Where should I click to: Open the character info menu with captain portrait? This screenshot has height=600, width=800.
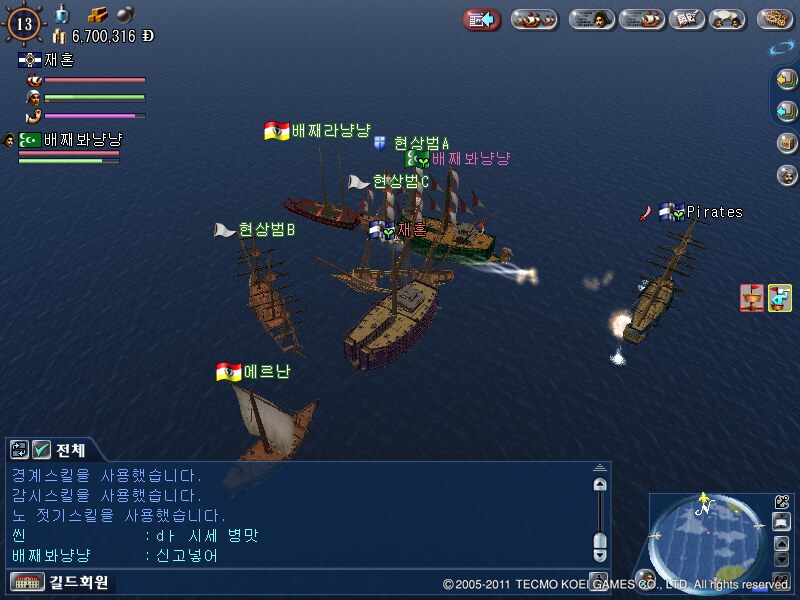[592, 19]
